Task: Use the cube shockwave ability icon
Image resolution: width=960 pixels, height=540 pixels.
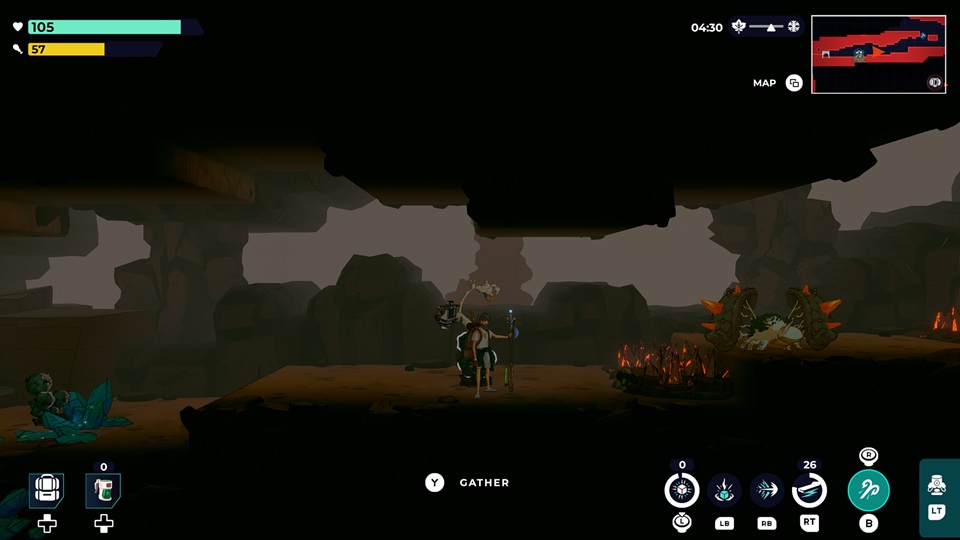Action: click(x=724, y=490)
